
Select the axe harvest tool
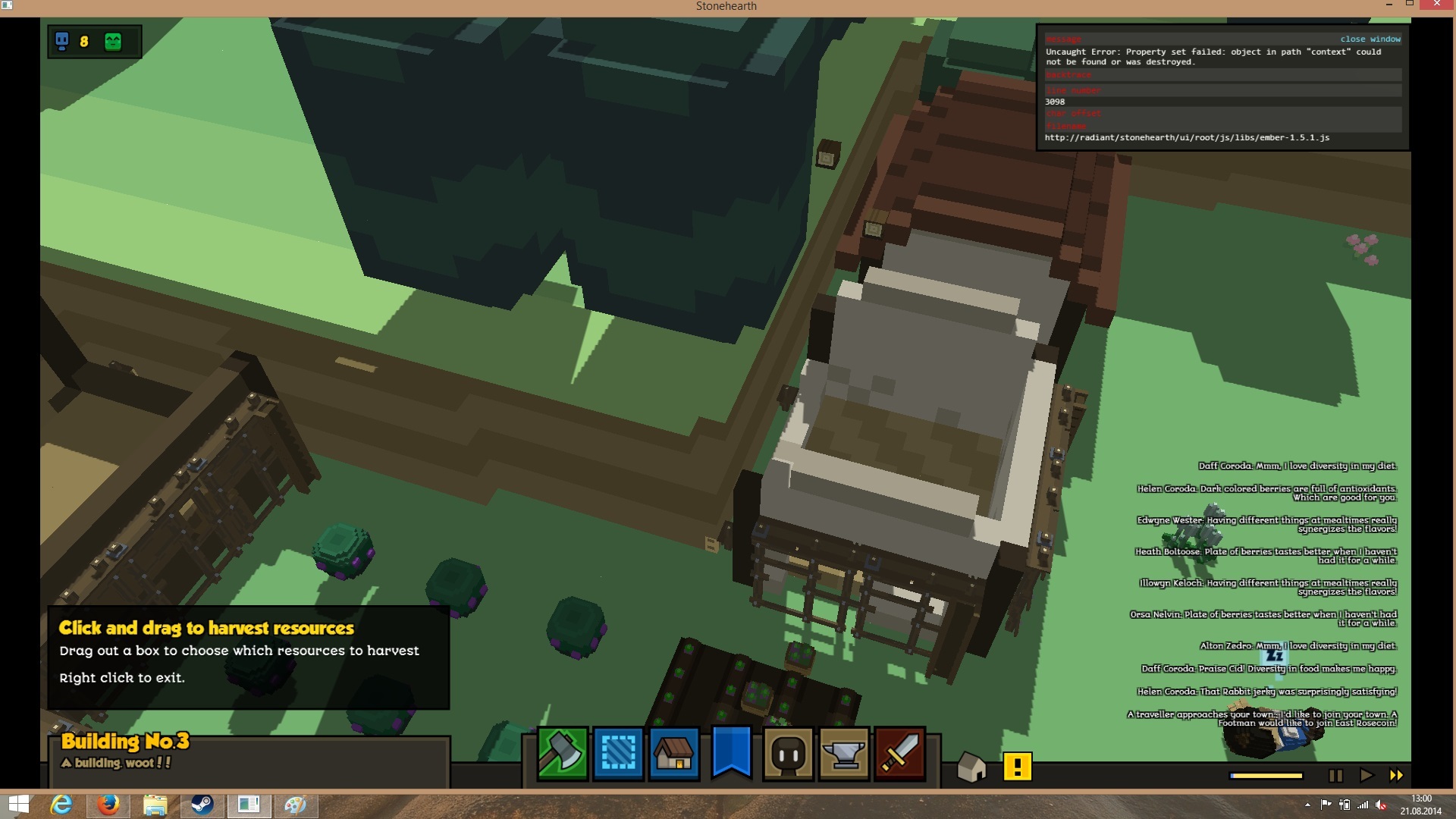click(x=562, y=754)
